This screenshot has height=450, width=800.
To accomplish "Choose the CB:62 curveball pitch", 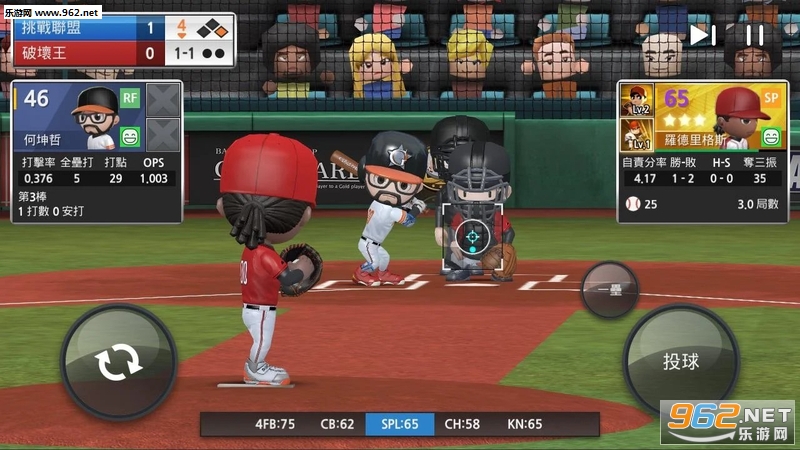I will click(x=336, y=424).
